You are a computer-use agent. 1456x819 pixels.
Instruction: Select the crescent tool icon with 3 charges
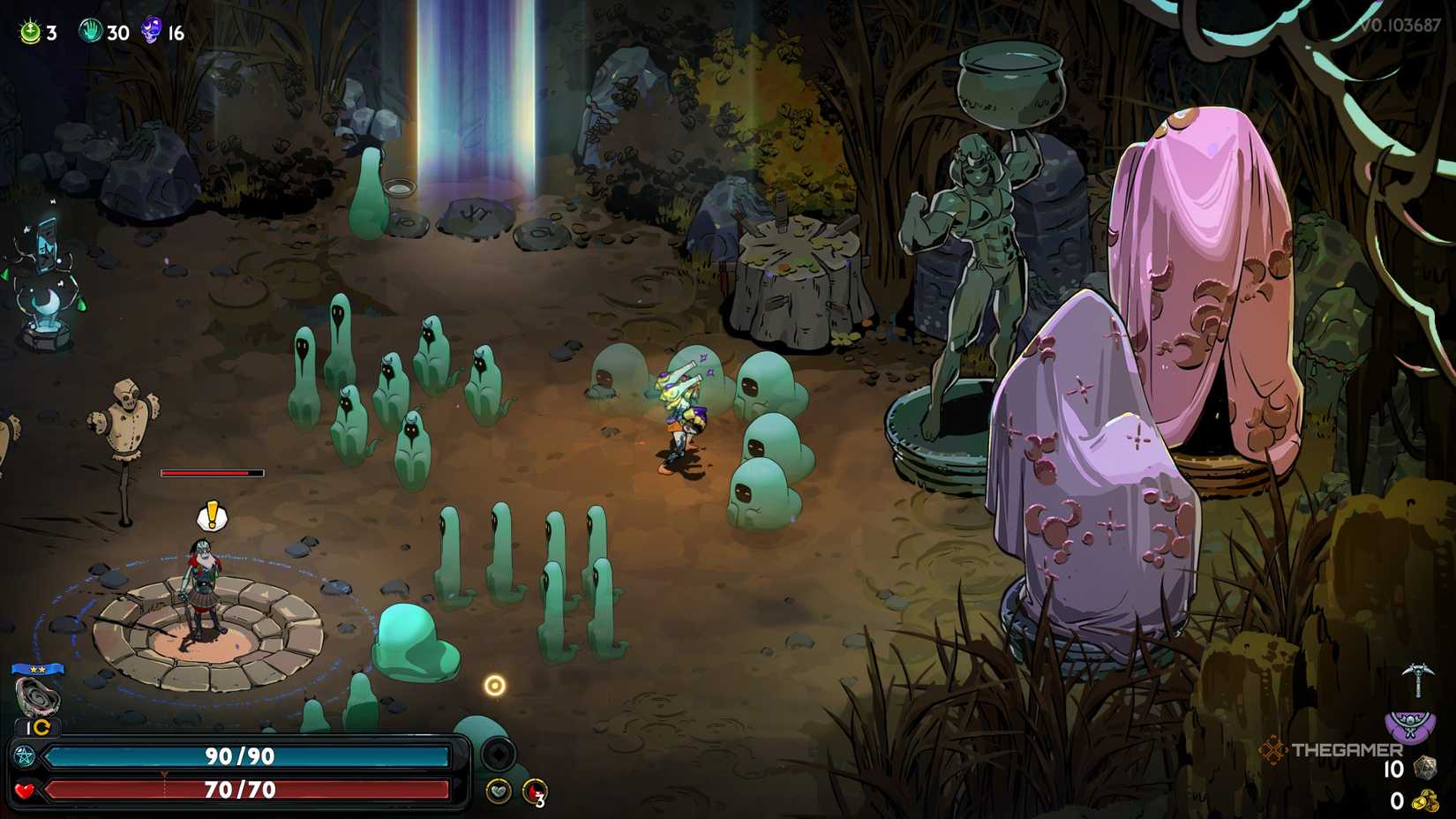coord(534,790)
